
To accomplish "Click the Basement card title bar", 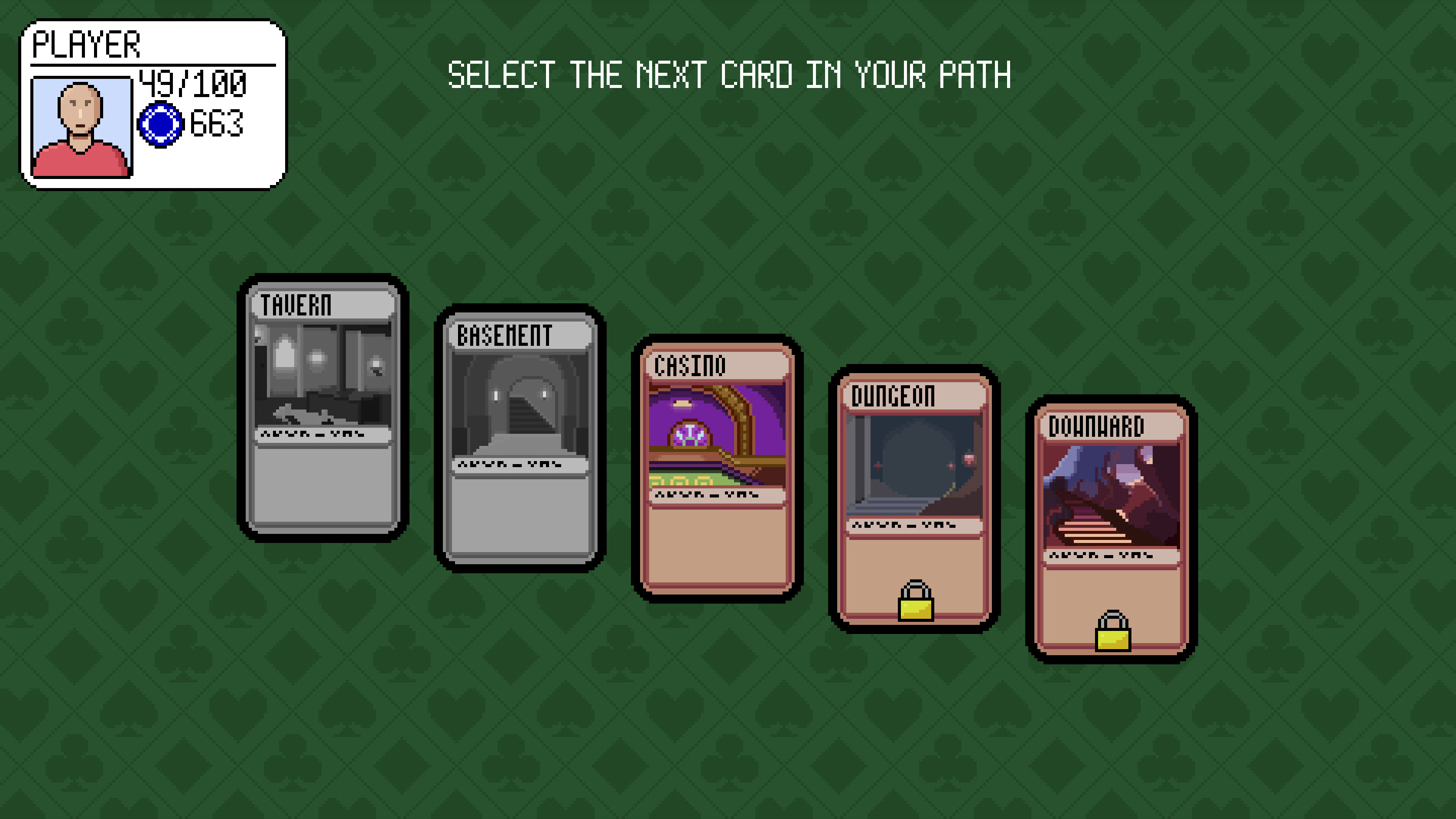I will point(519,334).
